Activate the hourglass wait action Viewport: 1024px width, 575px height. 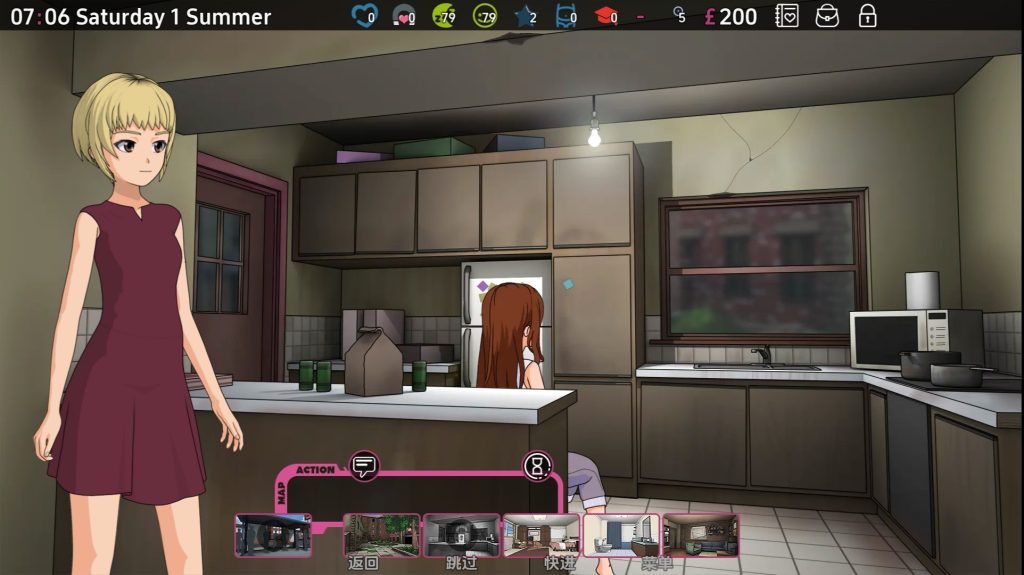tap(537, 465)
